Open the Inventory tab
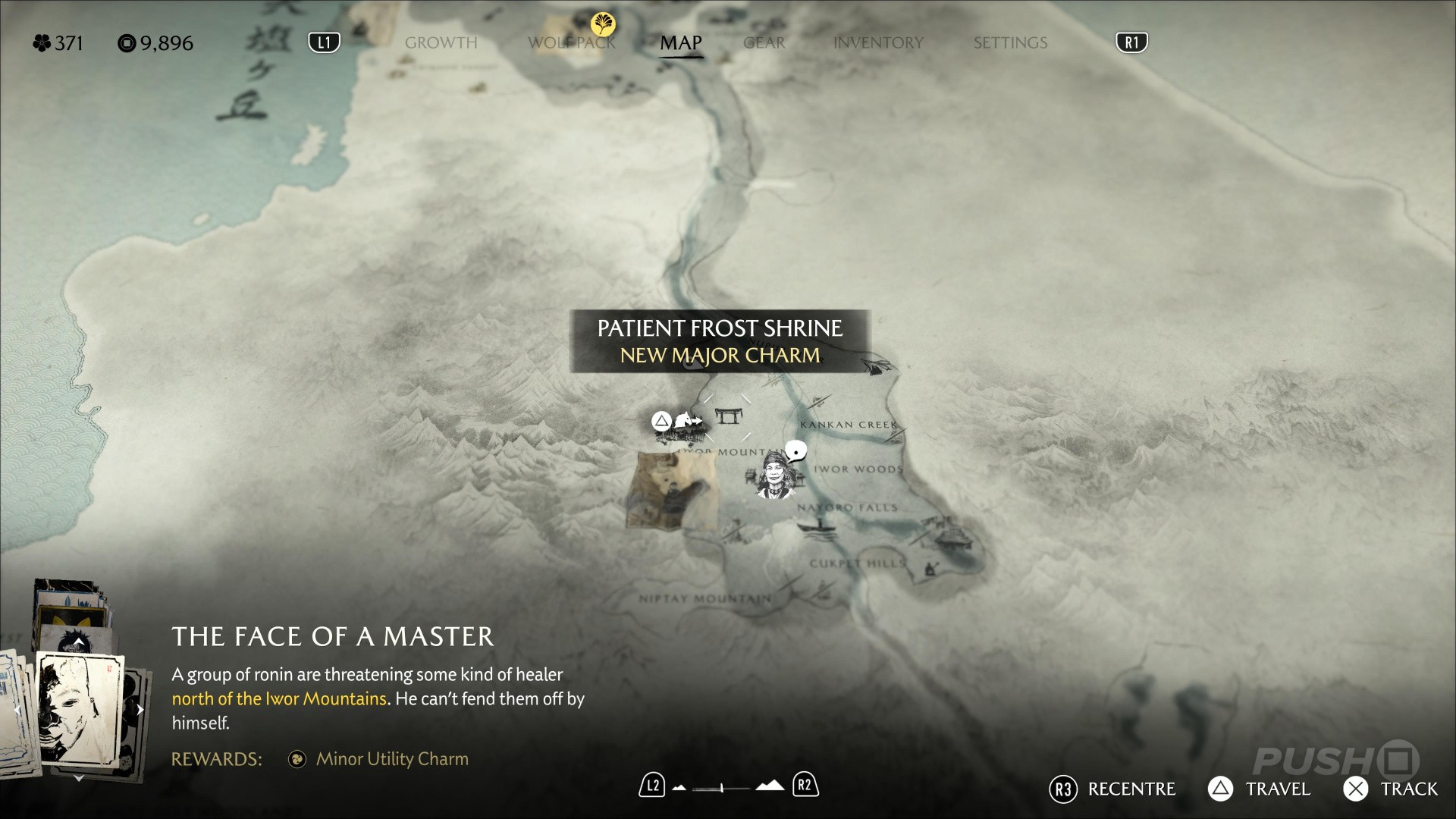Image resolution: width=1456 pixels, height=819 pixels. (878, 43)
